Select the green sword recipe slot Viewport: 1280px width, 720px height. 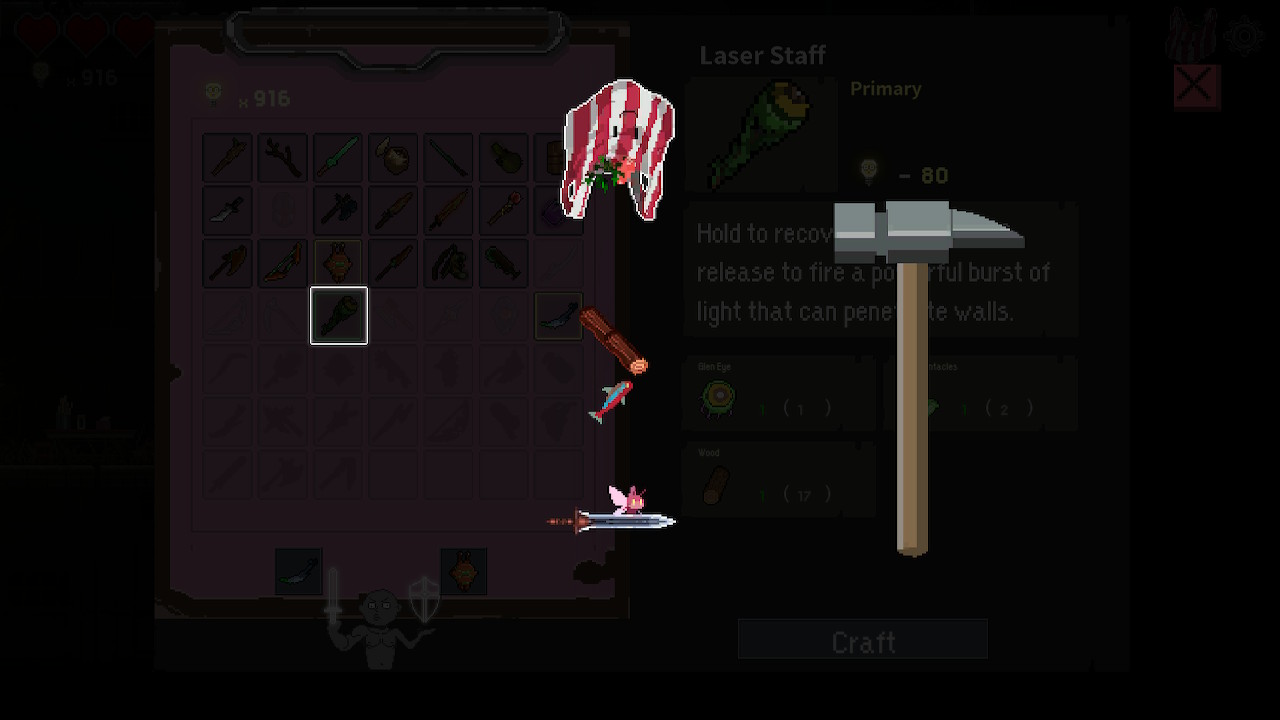[x=338, y=157]
